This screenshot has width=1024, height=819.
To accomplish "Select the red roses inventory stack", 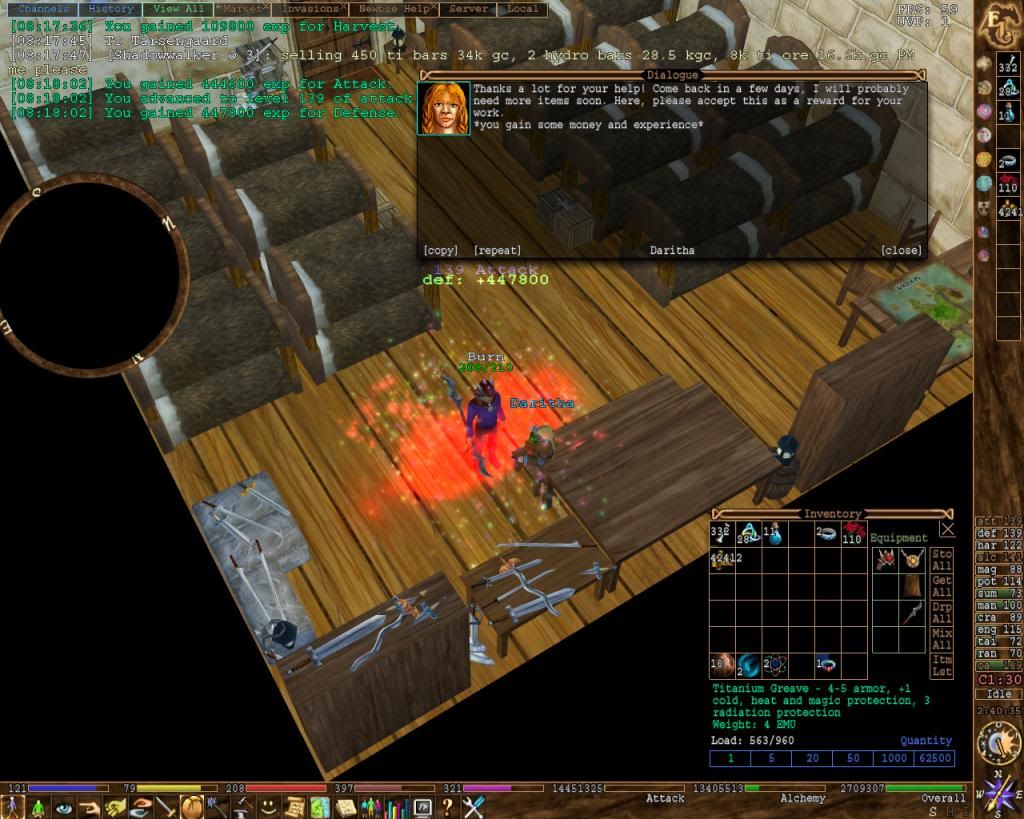I will tap(852, 534).
